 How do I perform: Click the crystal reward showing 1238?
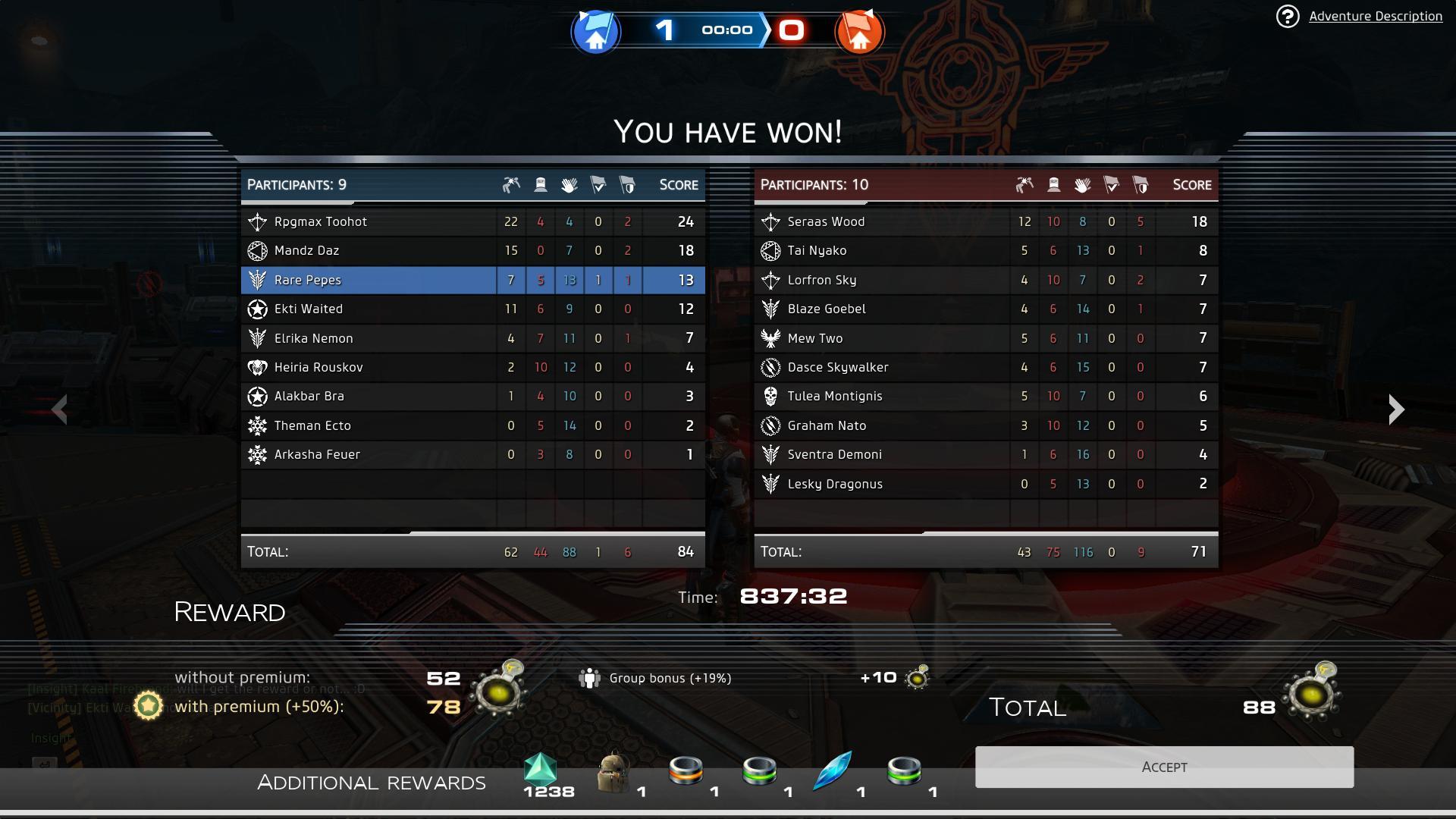coord(540,770)
